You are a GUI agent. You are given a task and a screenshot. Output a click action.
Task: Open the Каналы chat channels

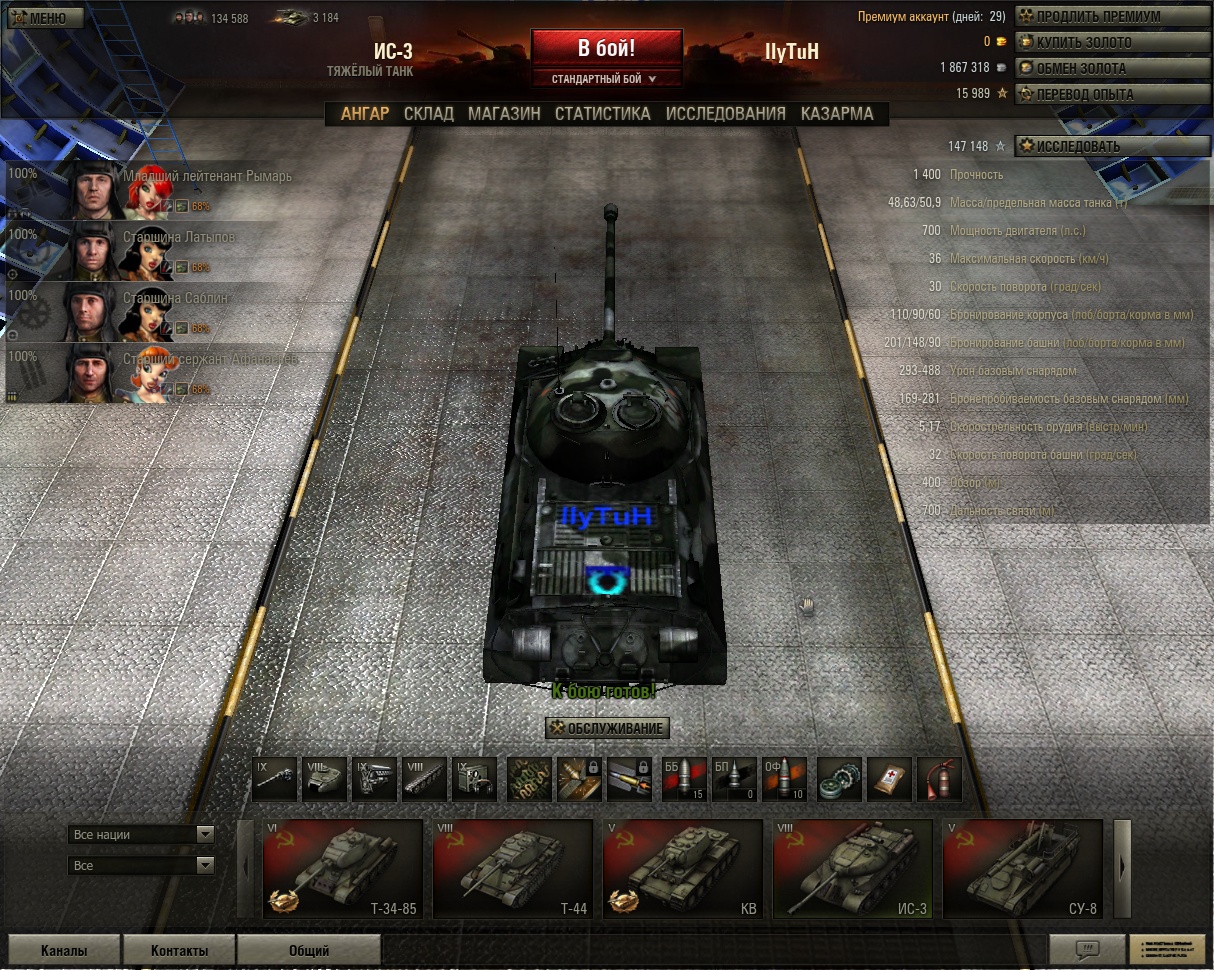pyautogui.click(x=64, y=950)
